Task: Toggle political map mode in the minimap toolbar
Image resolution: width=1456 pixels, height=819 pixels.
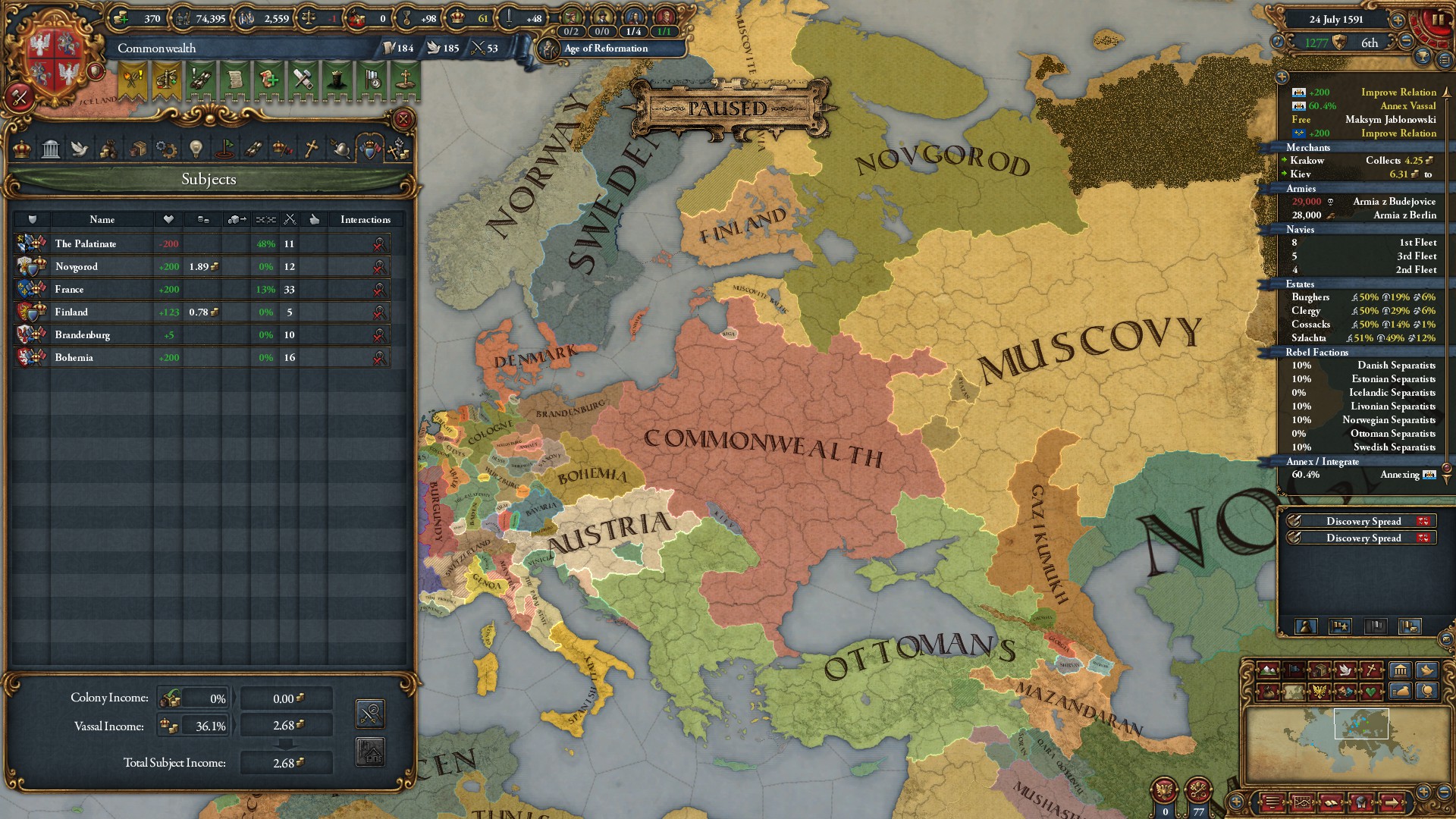Action: [1294, 670]
